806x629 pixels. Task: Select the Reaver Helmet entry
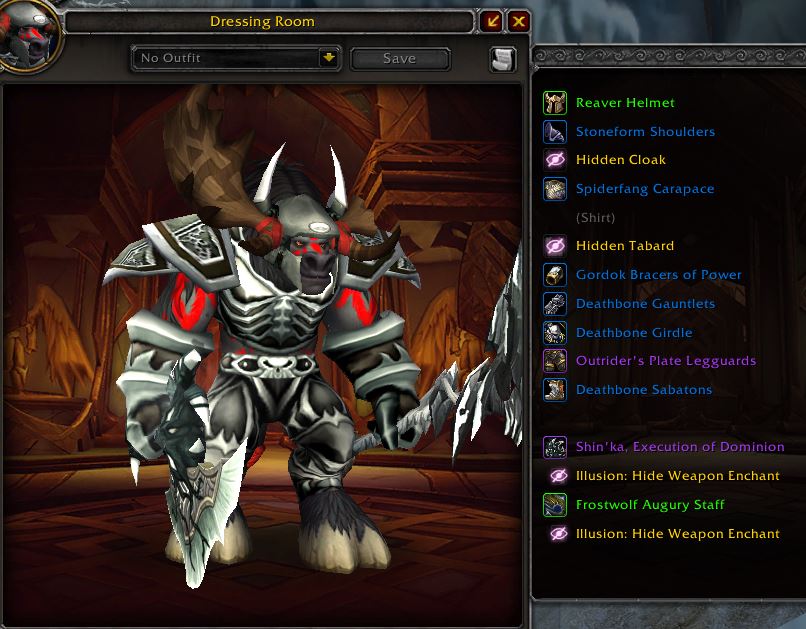click(x=624, y=103)
